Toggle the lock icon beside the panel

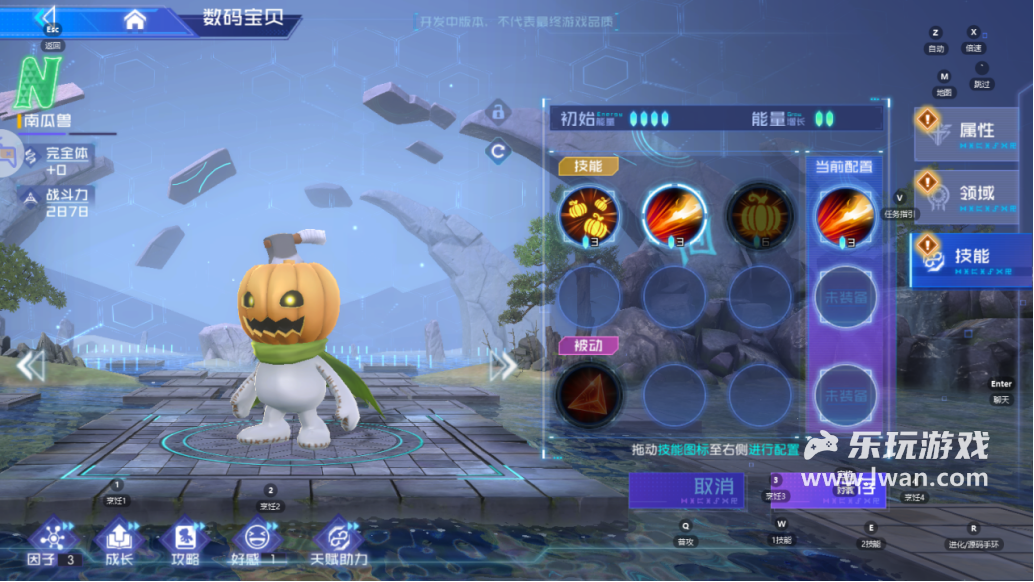tap(497, 109)
